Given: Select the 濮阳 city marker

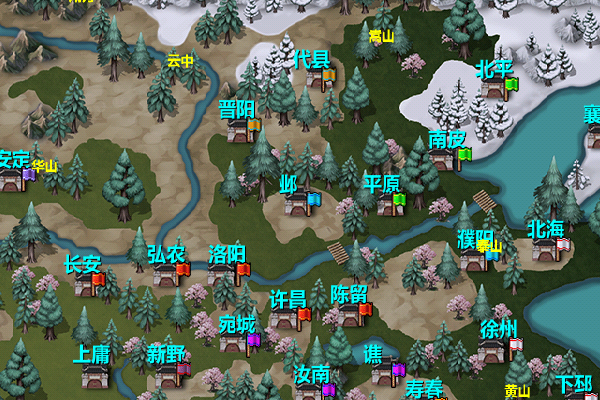Looking at the screenshot, I should click(x=475, y=260).
